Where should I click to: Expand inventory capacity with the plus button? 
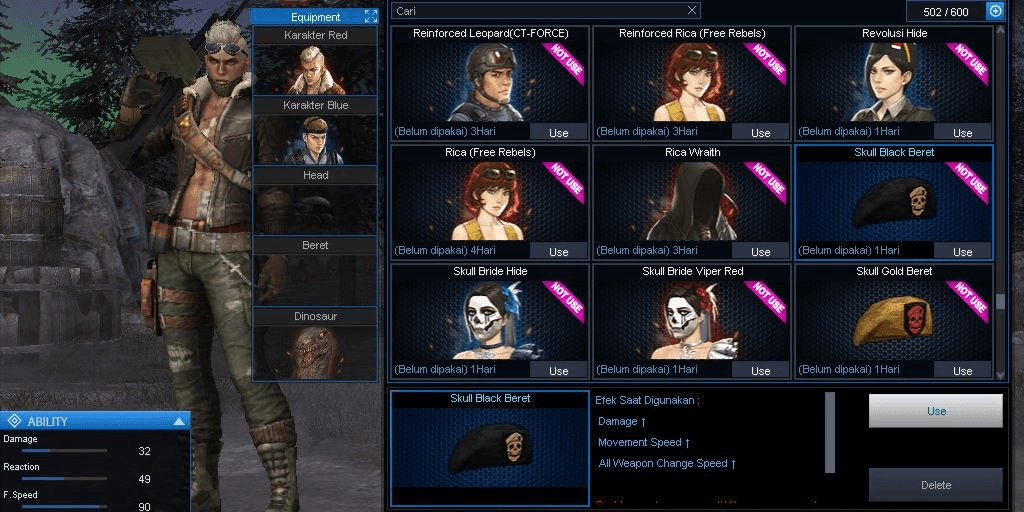coord(995,11)
